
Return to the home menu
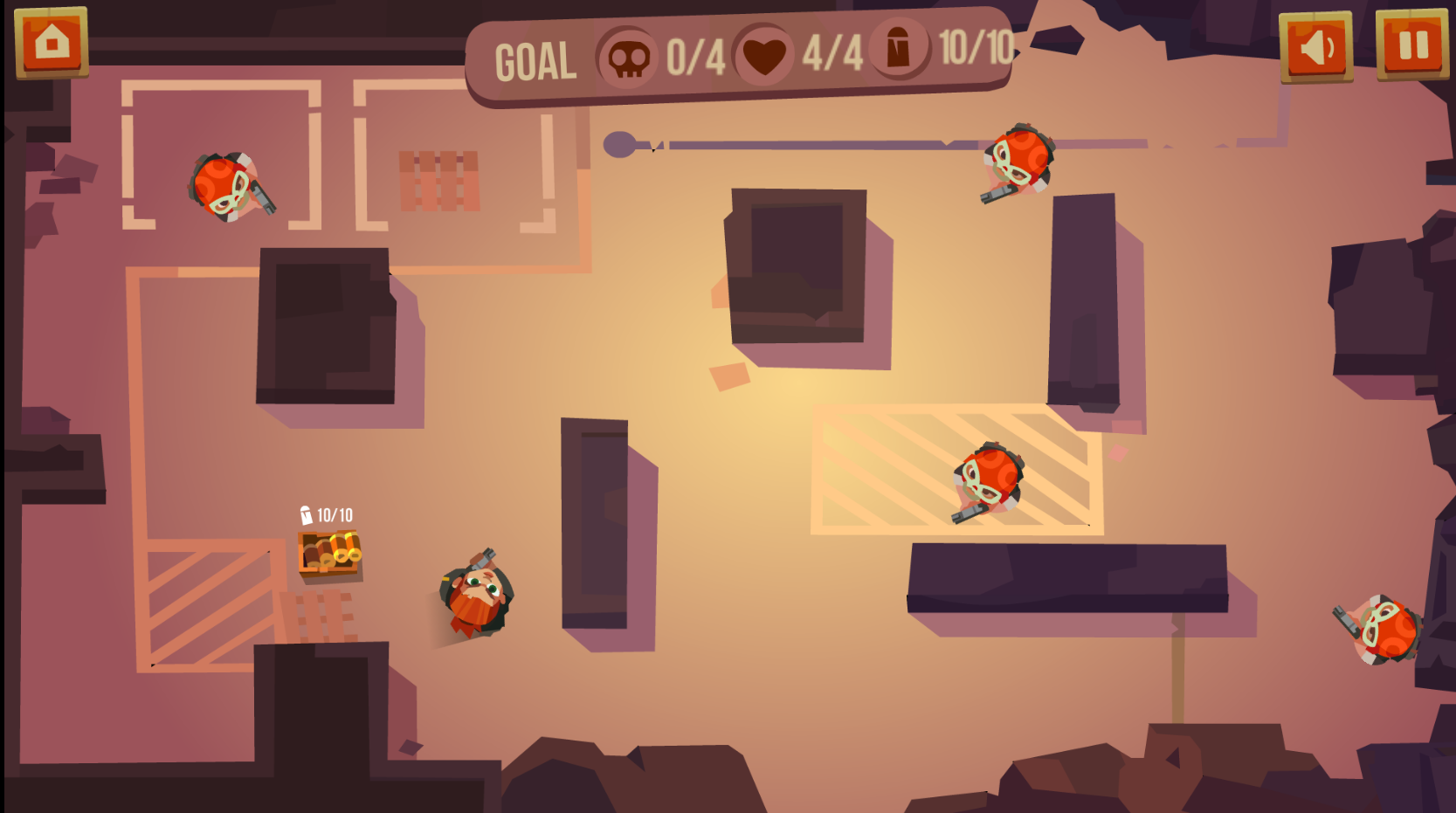[52, 42]
